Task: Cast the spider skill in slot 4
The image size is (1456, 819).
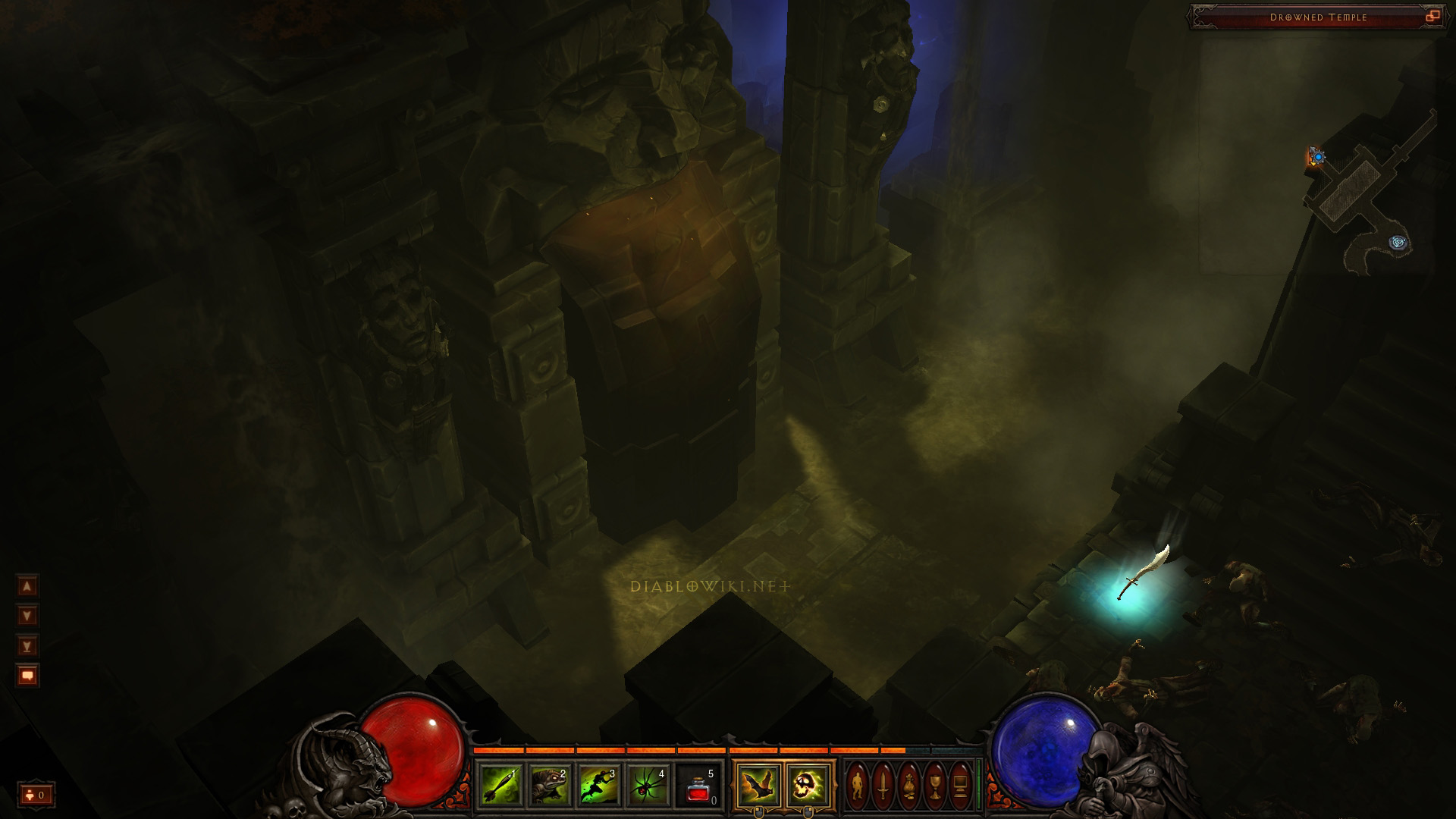Action: point(648,785)
